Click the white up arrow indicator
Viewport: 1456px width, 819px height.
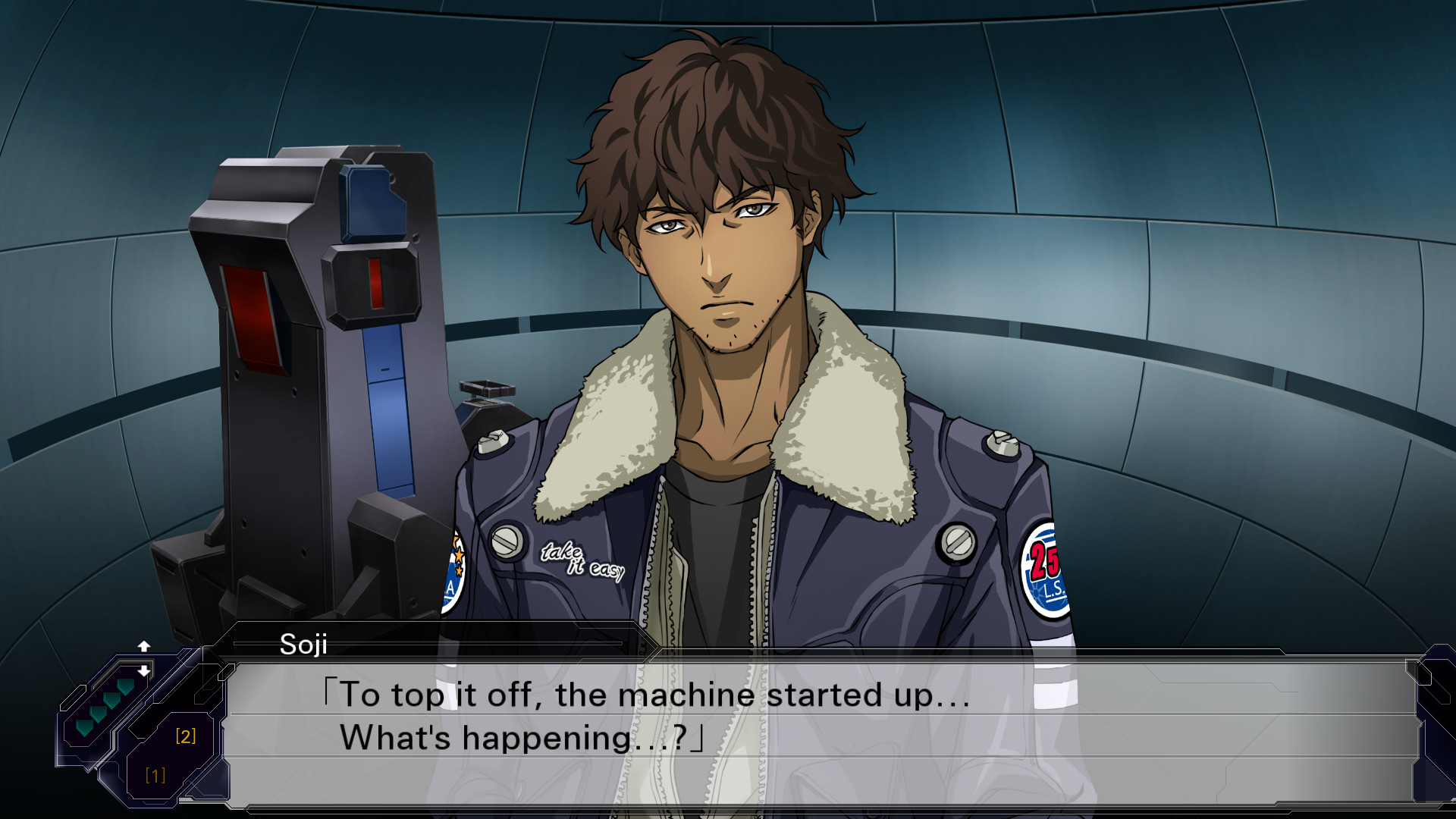pyautogui.click(x=144, y=646)
